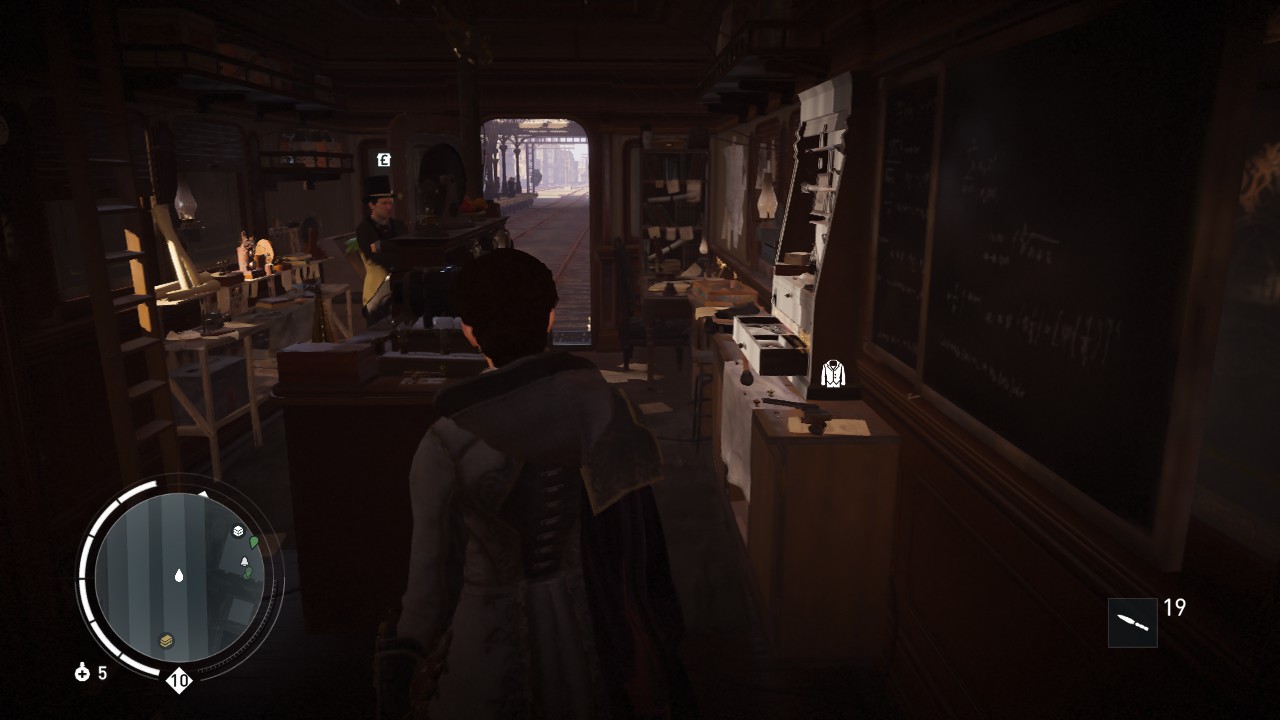The image size is (1280, 720).
Task: Select the white bell marker on minimap
Action: tap(245, 562)
